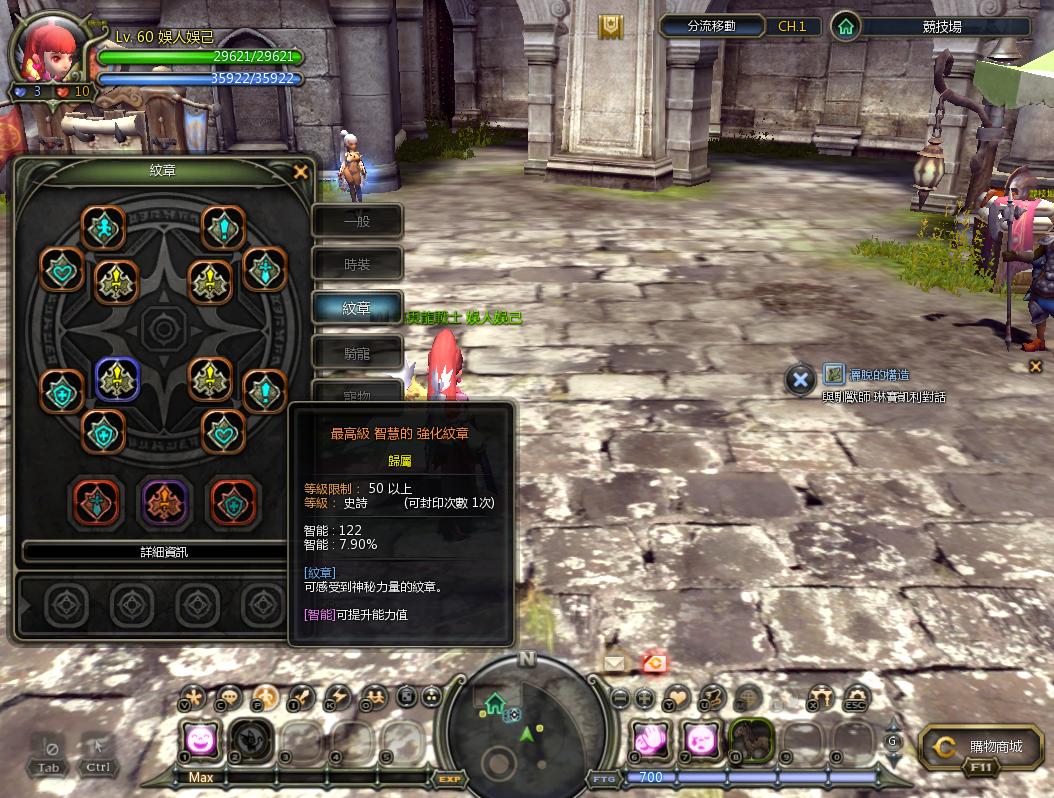The image size is (1054, 798).
Task: Select the blue-framed wisdom crest slot
Action: pos(117,379)
